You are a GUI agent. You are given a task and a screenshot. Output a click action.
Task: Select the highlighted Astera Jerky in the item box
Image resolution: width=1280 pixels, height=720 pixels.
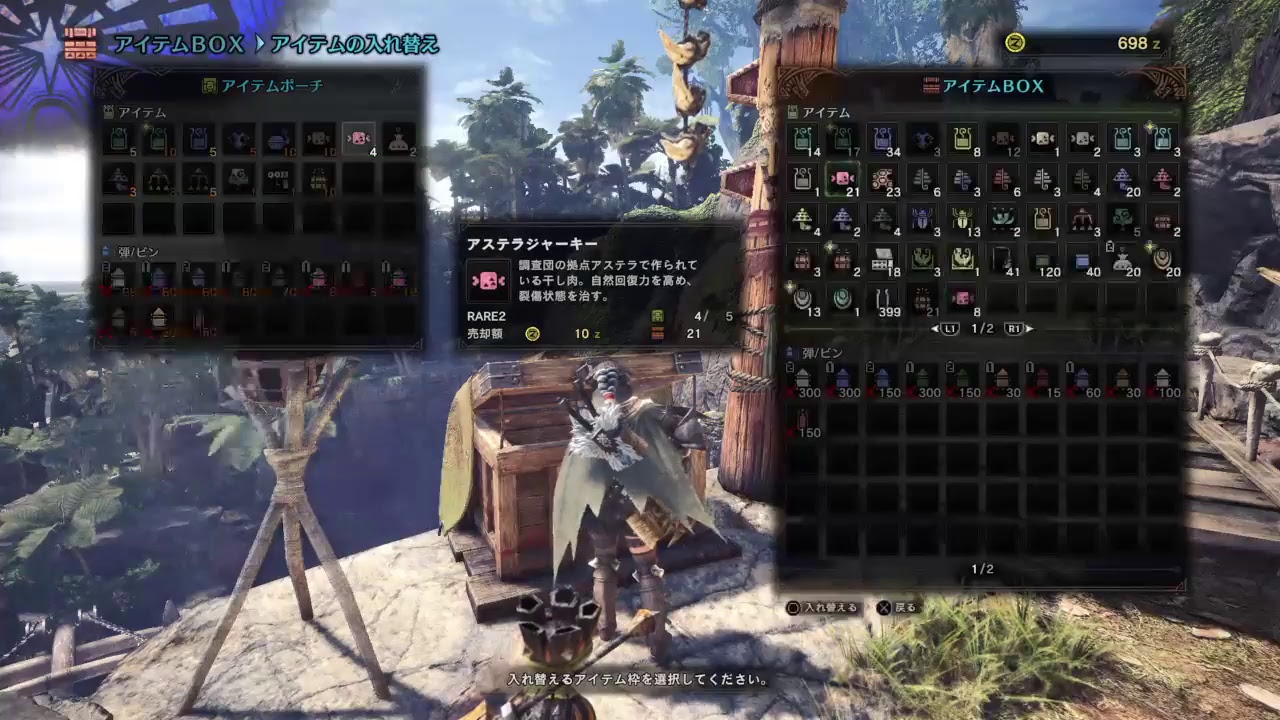point(844,179)
